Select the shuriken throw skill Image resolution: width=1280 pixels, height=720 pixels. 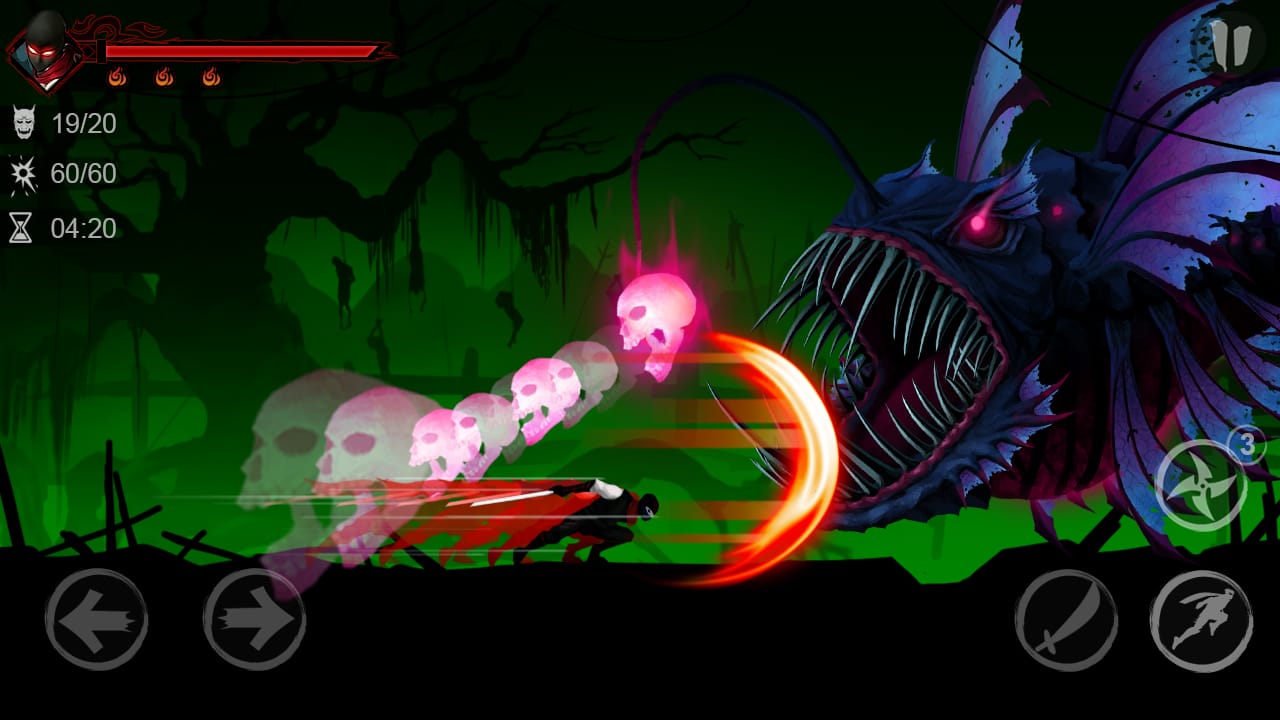[1199, 487]
